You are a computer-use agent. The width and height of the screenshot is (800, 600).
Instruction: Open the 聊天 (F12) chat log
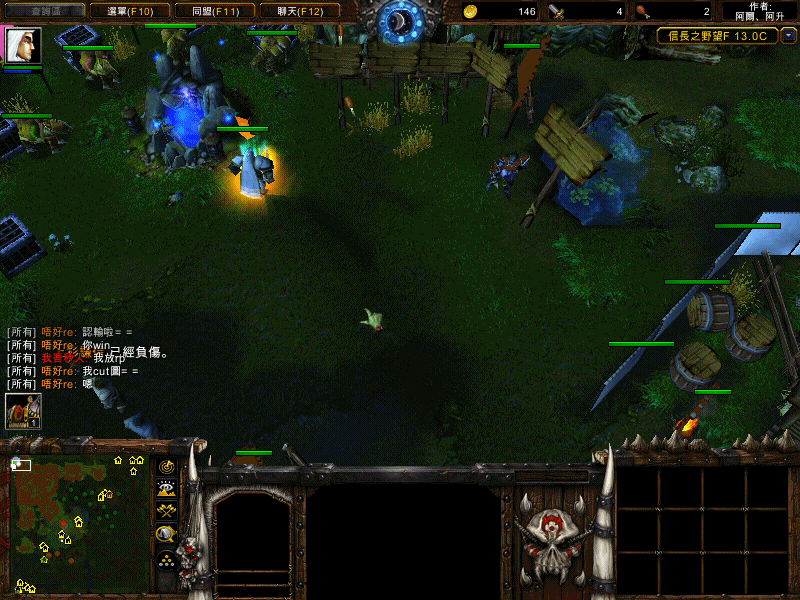(299, 11)
